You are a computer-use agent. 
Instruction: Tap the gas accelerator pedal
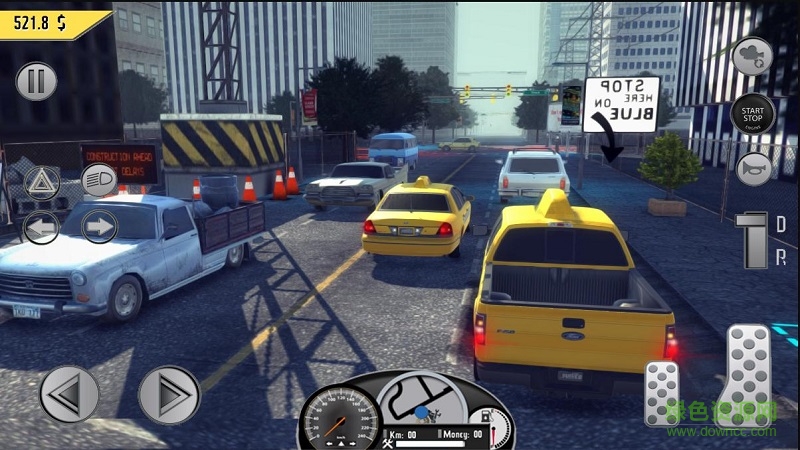747,375
